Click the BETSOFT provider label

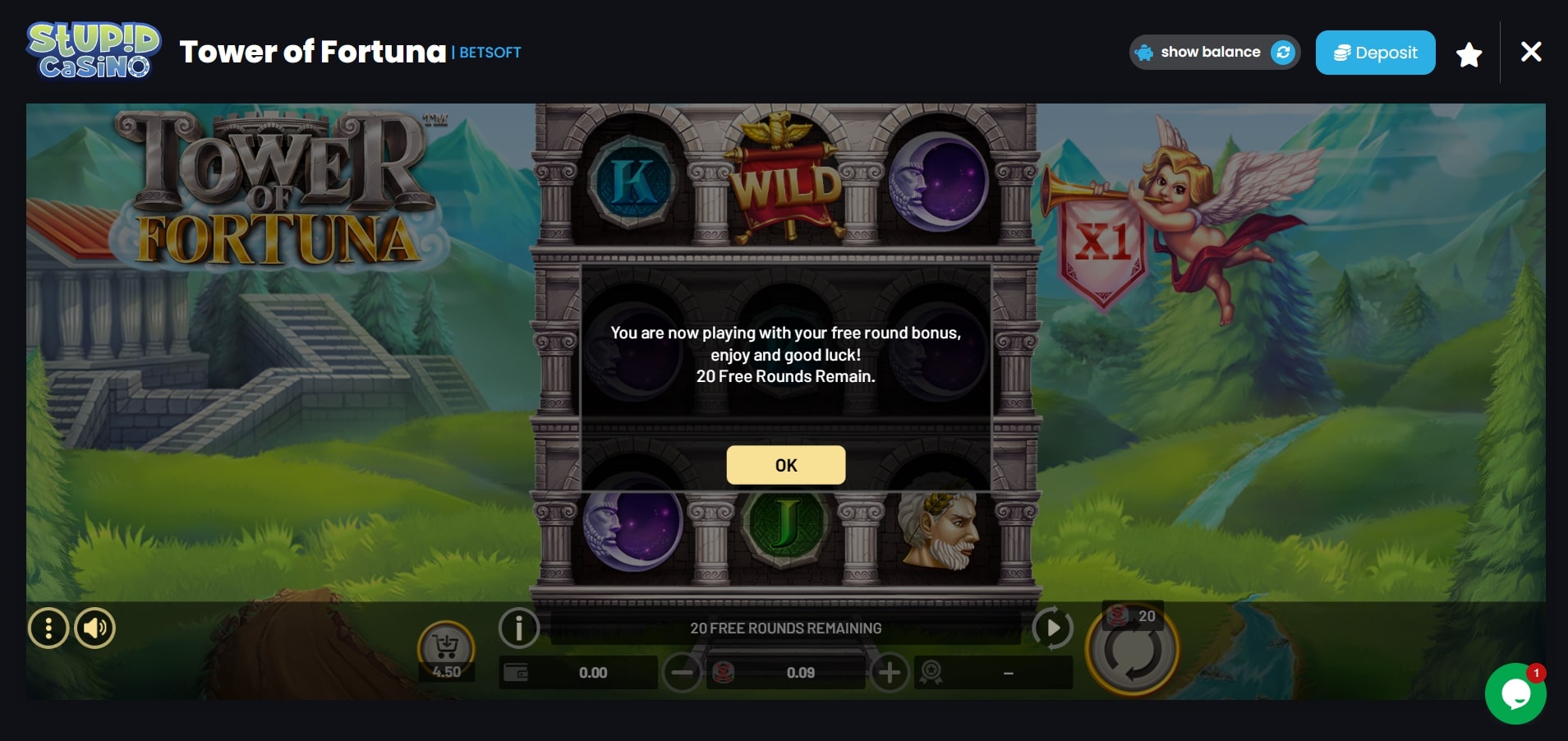[x=490, y=53]
